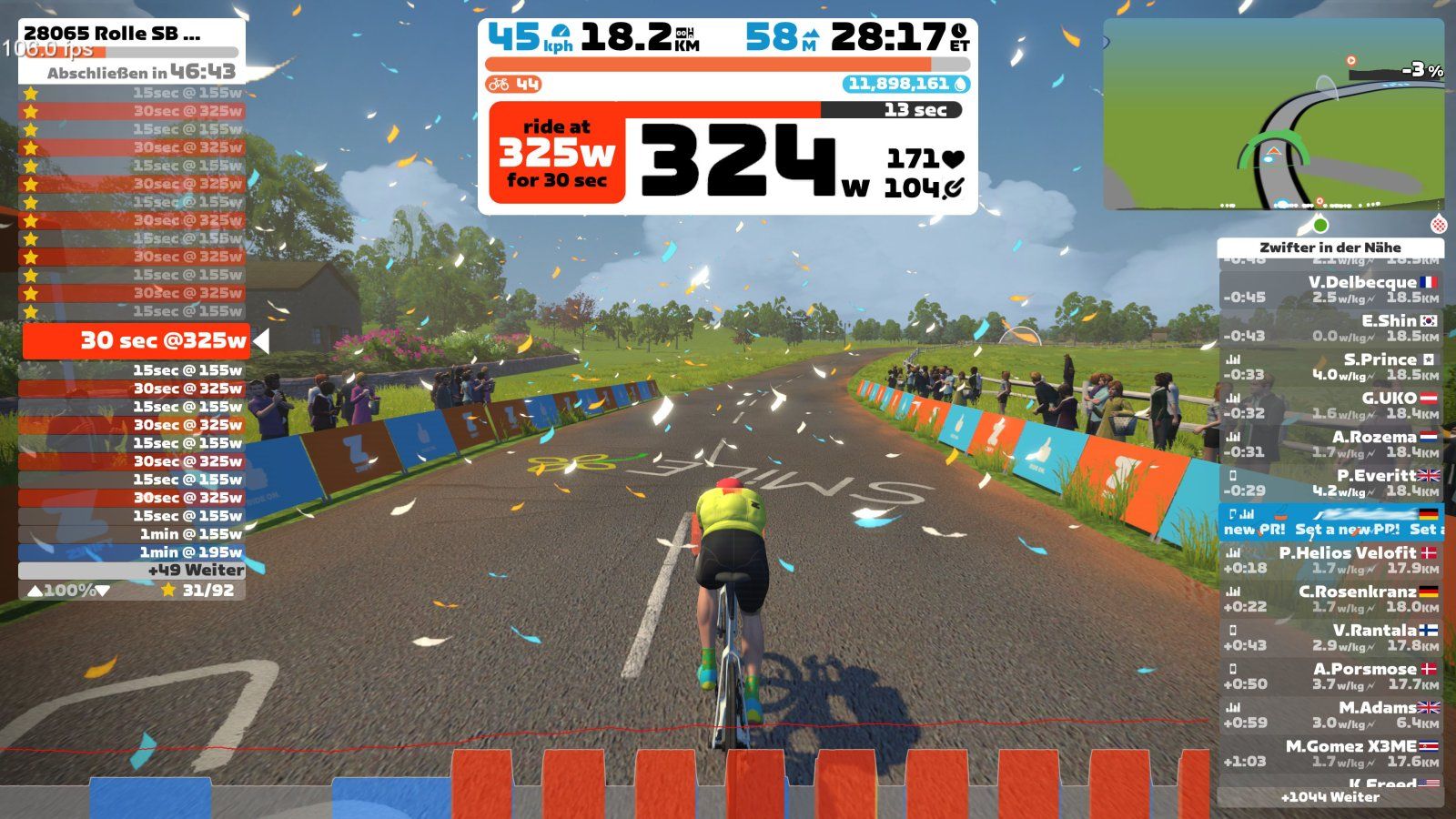This screenshot has width=1456, height=819.
Task: Decrease workout intensity with the down arrow
Action: 103,591
